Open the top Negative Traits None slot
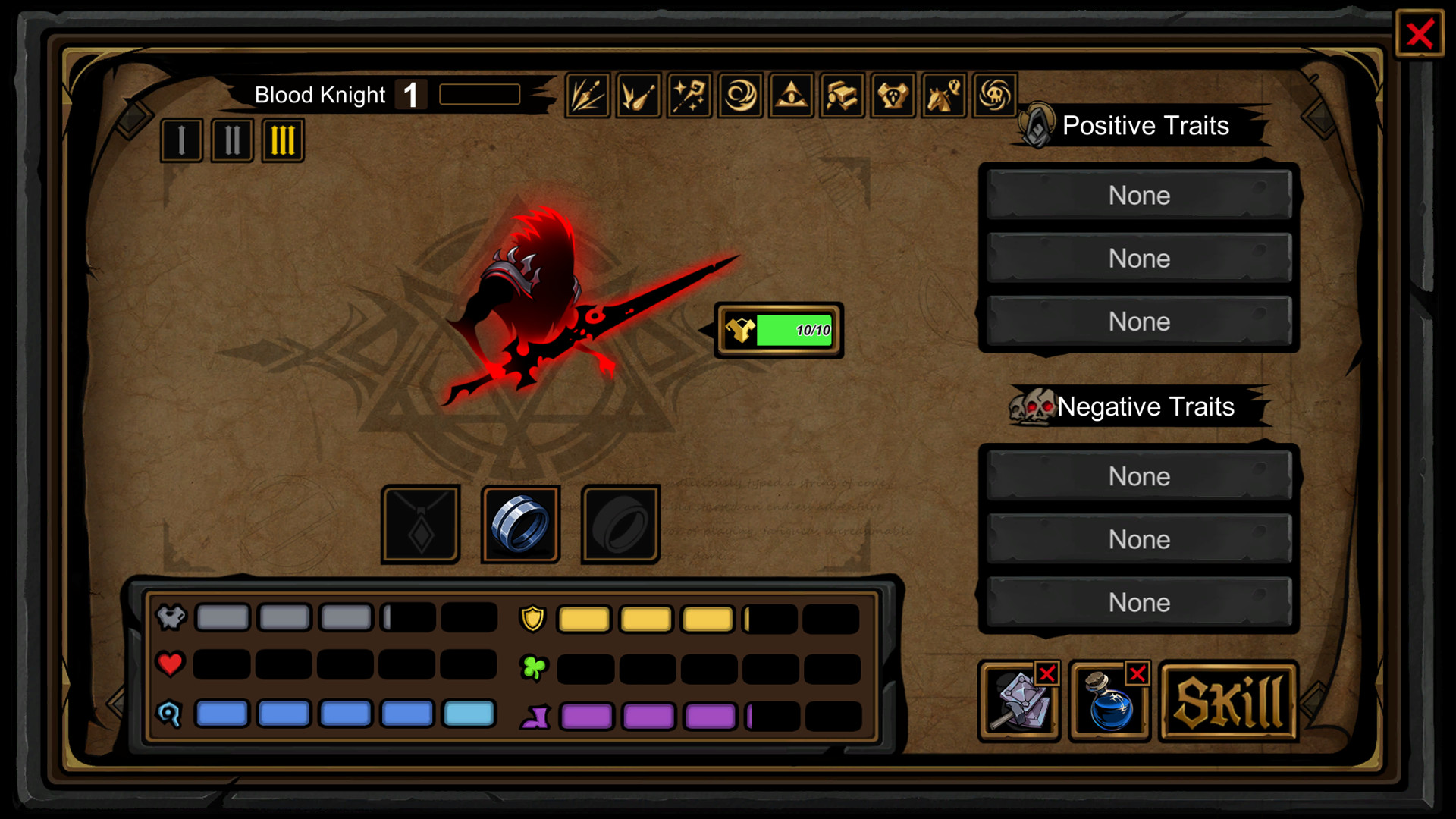This screenshot has width=1456, height=819. pyautogui.click(x=1138, y=476)
